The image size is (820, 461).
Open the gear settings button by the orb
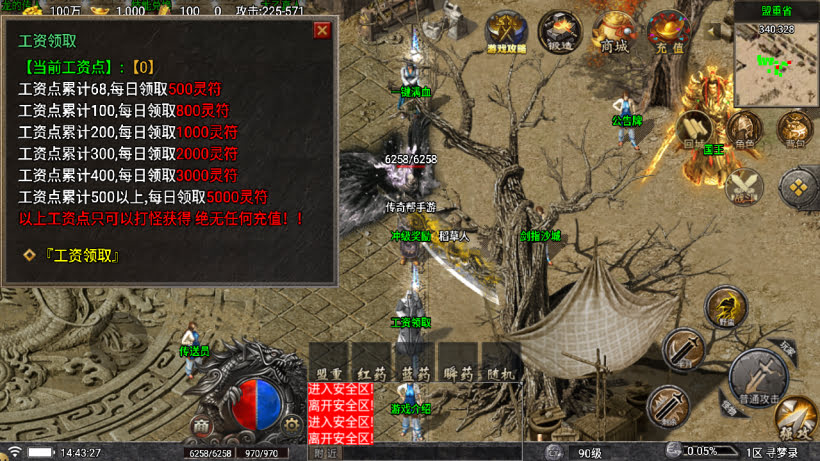coord(291,424)
